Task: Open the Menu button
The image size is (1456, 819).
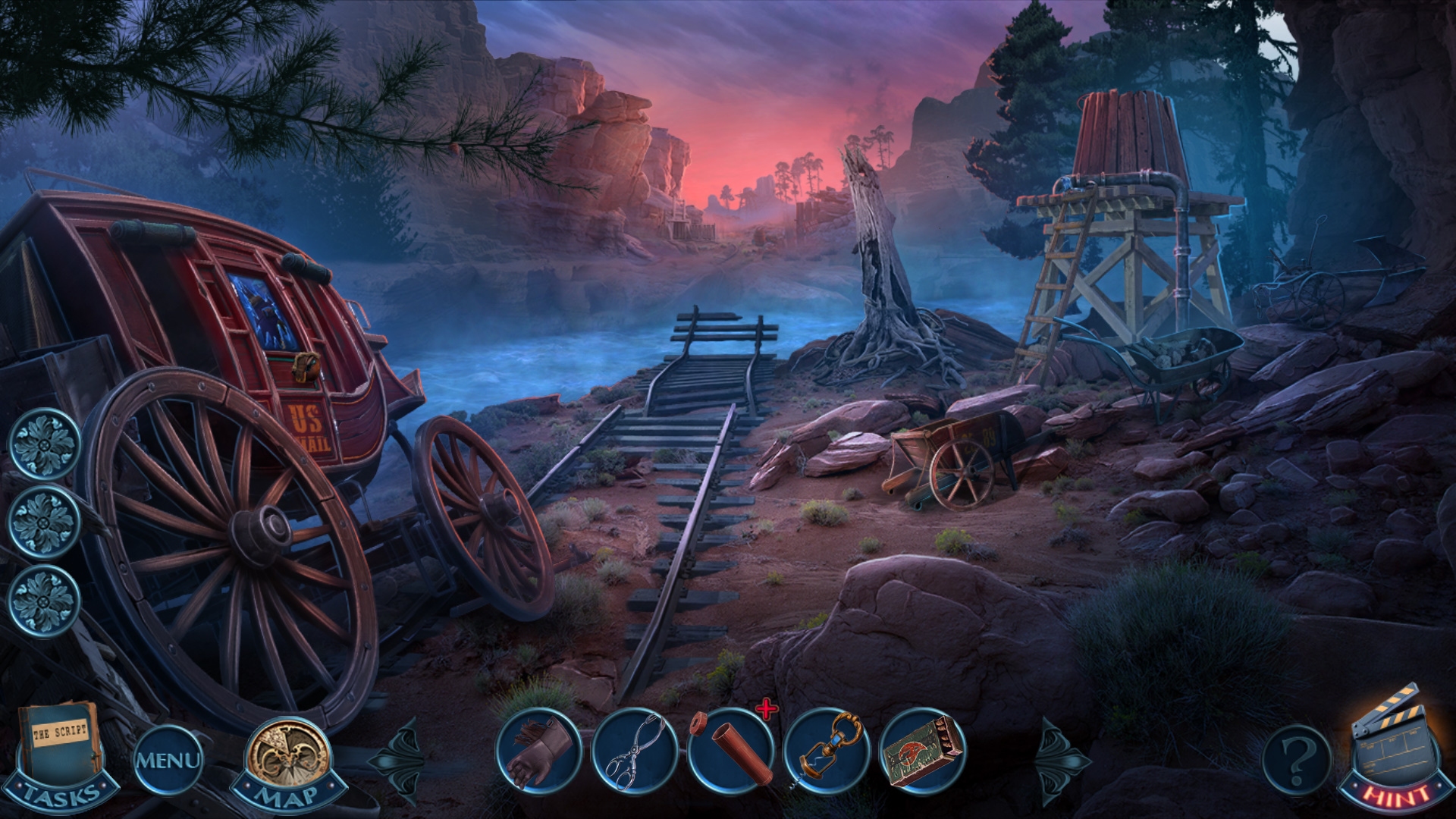Action: click(168, 760)
